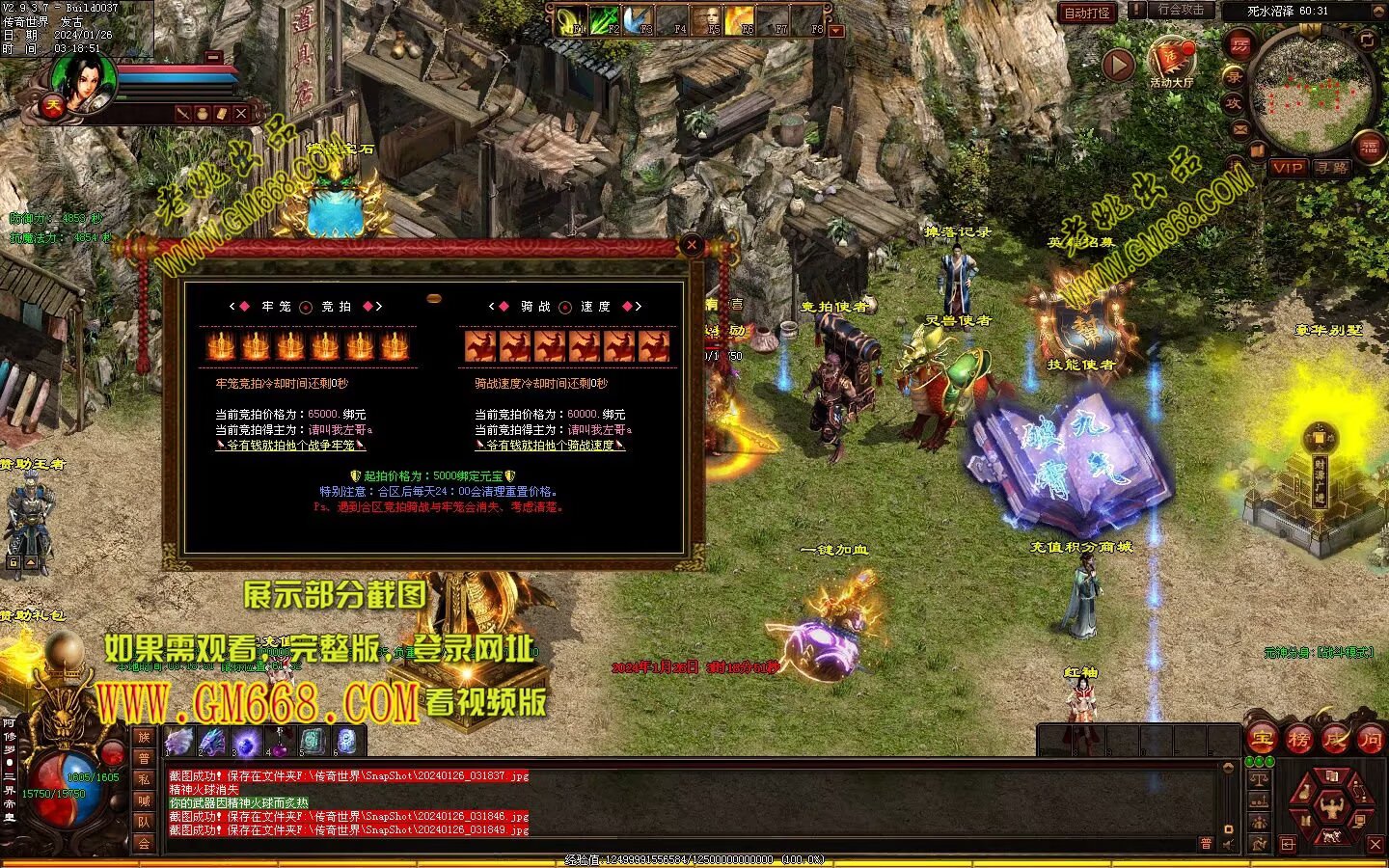Toggle the 行会攻击 guild attack button
Screen dimensions: 1389x868
pos(1180,11)
